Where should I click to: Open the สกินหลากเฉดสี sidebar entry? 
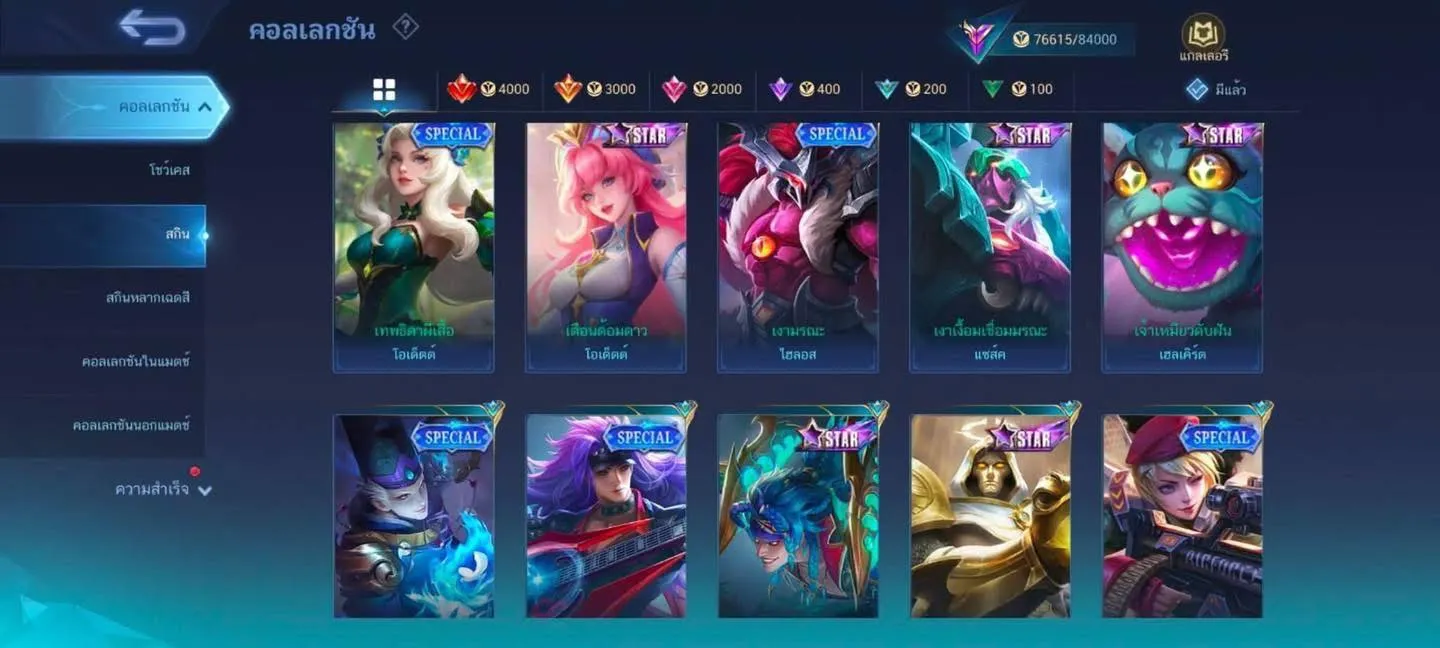click(148, 298)
